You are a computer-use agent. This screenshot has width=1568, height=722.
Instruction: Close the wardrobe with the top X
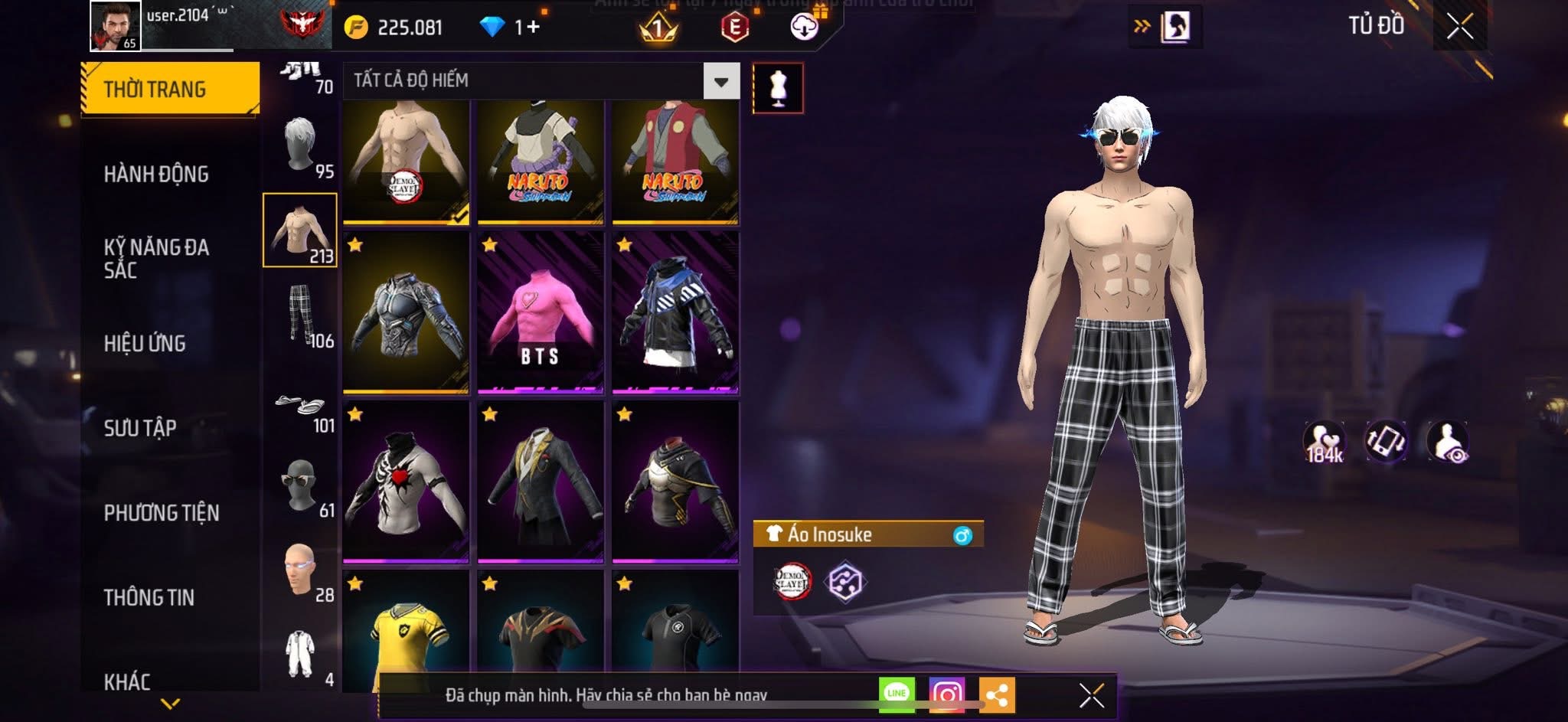(x=1459, y=27)
